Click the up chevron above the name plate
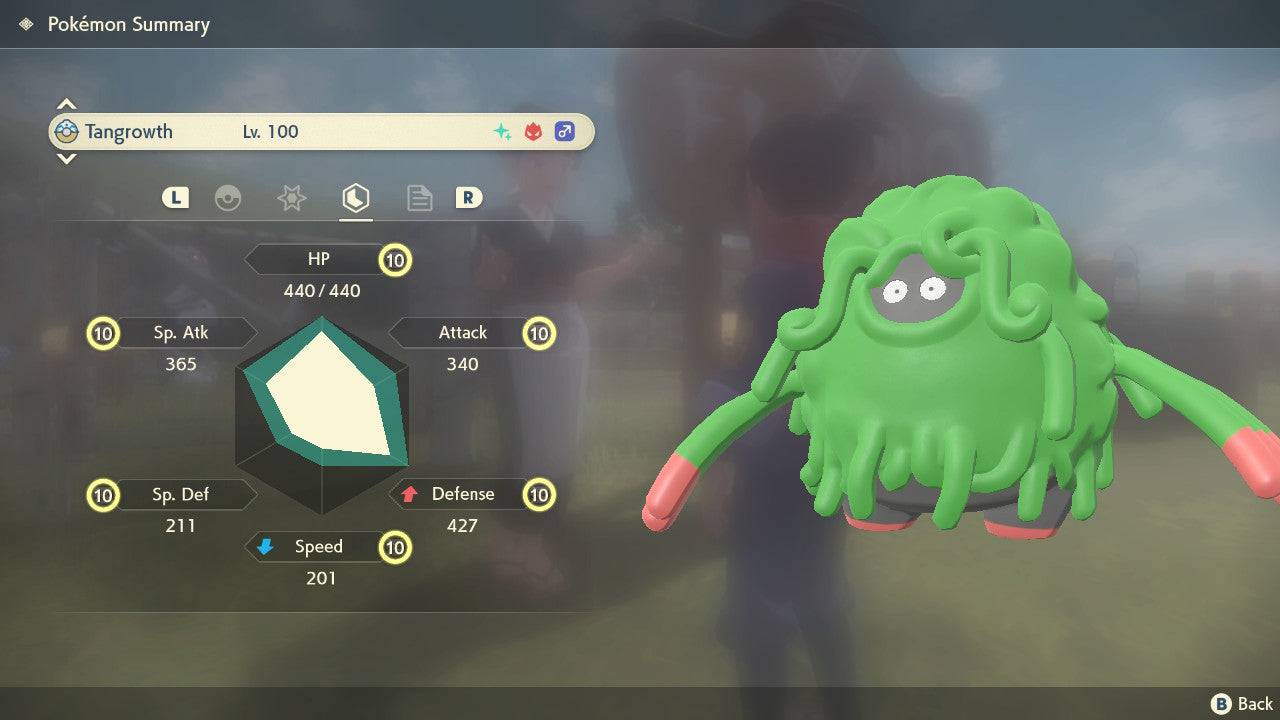This screenshot has height=720, width=1280. [x=66, y=103]
